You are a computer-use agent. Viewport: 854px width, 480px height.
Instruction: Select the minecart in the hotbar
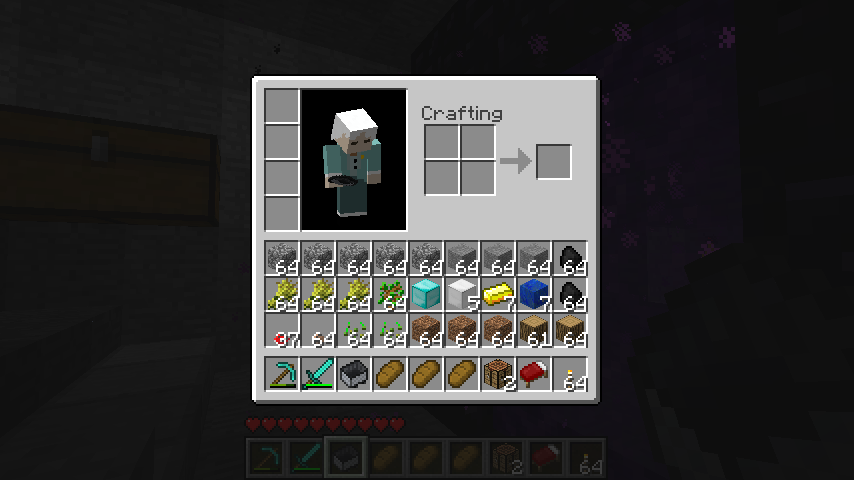click(355, 374)
